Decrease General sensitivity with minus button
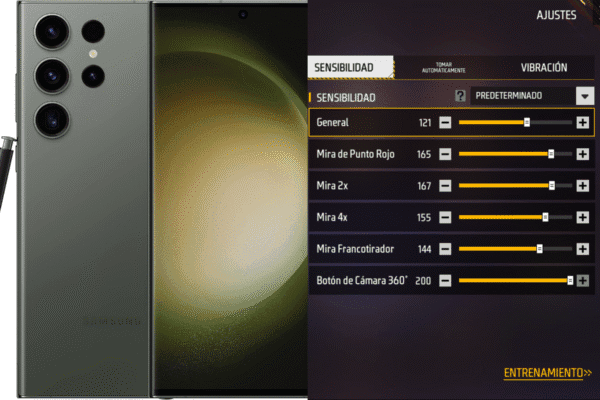This screenshot has height=400, width=600. point(445,123)
